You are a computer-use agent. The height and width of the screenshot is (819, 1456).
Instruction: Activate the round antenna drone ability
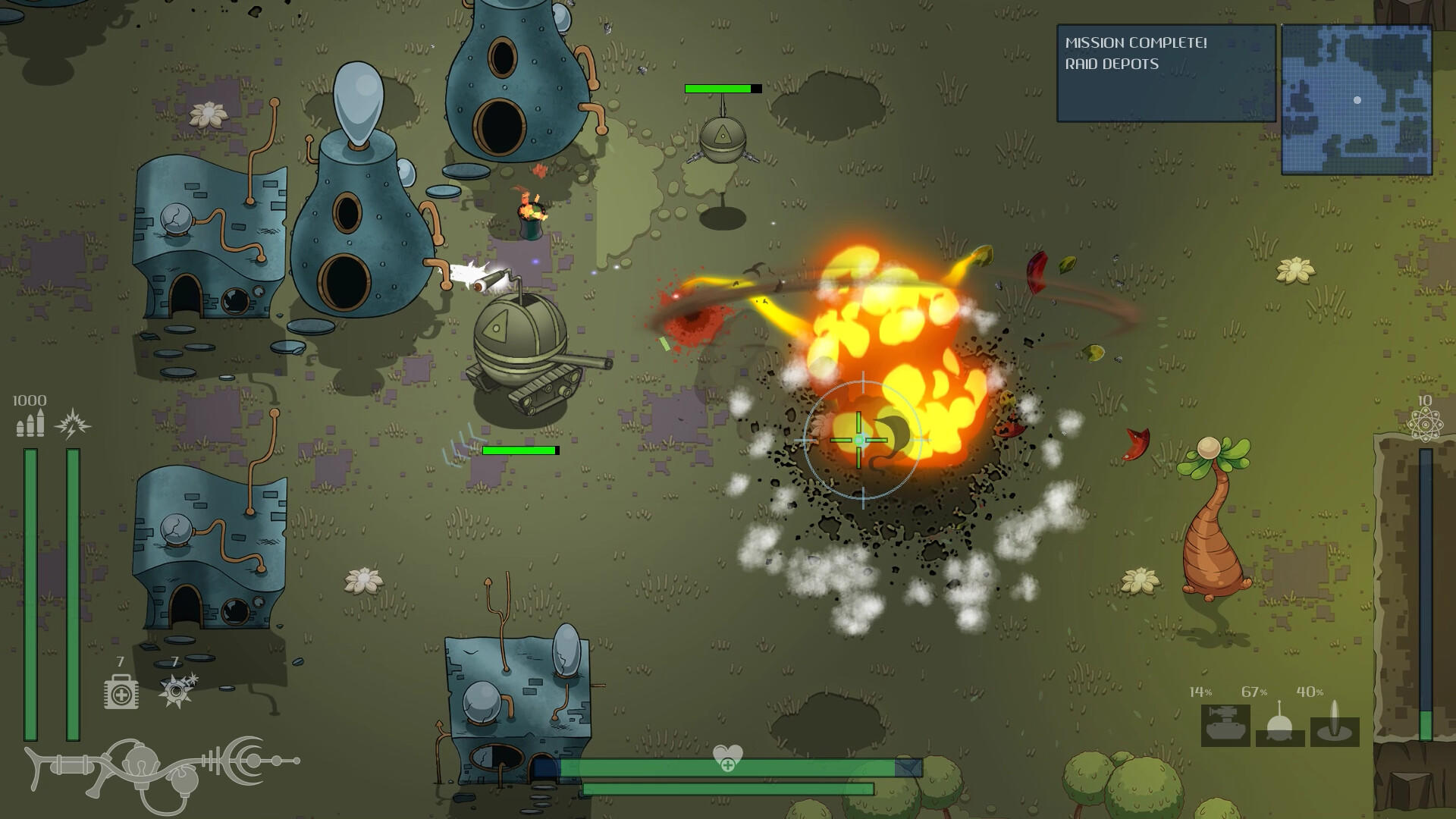coord(1280,725)
